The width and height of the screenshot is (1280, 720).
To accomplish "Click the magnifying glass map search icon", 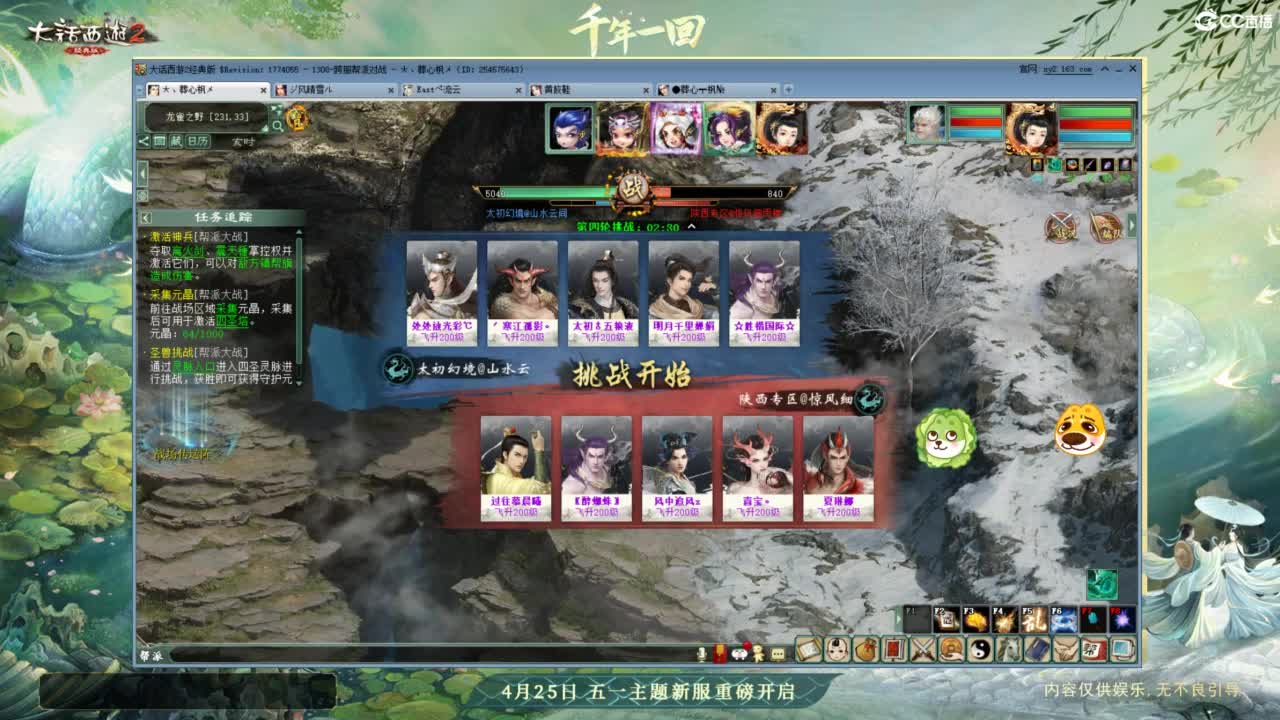I will point(278,126).
